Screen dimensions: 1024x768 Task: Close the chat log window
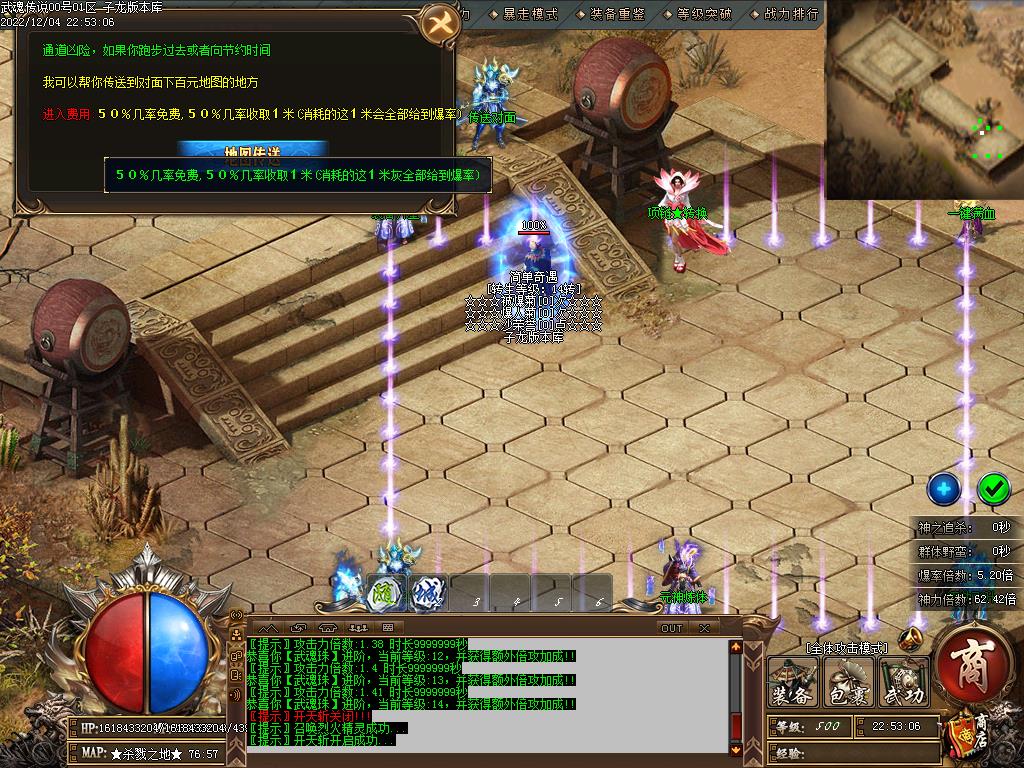pyautogui.click(x=704, y=628)
